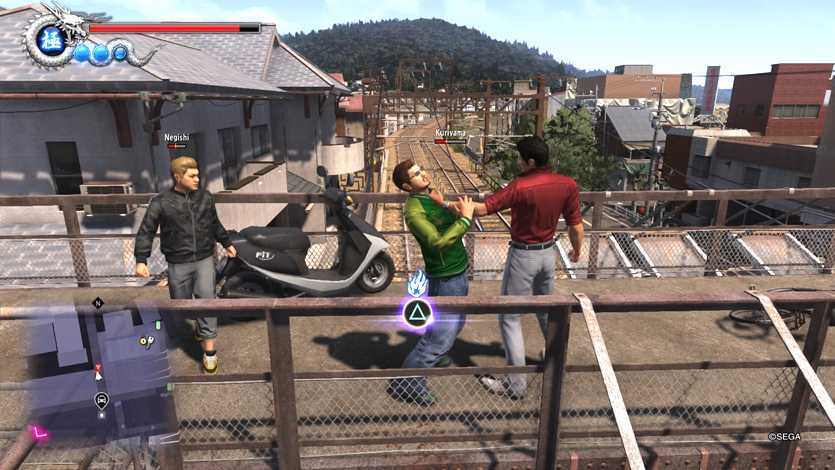Click the north compass indicator on minimap
835x470 pixels.
(98, 302)
